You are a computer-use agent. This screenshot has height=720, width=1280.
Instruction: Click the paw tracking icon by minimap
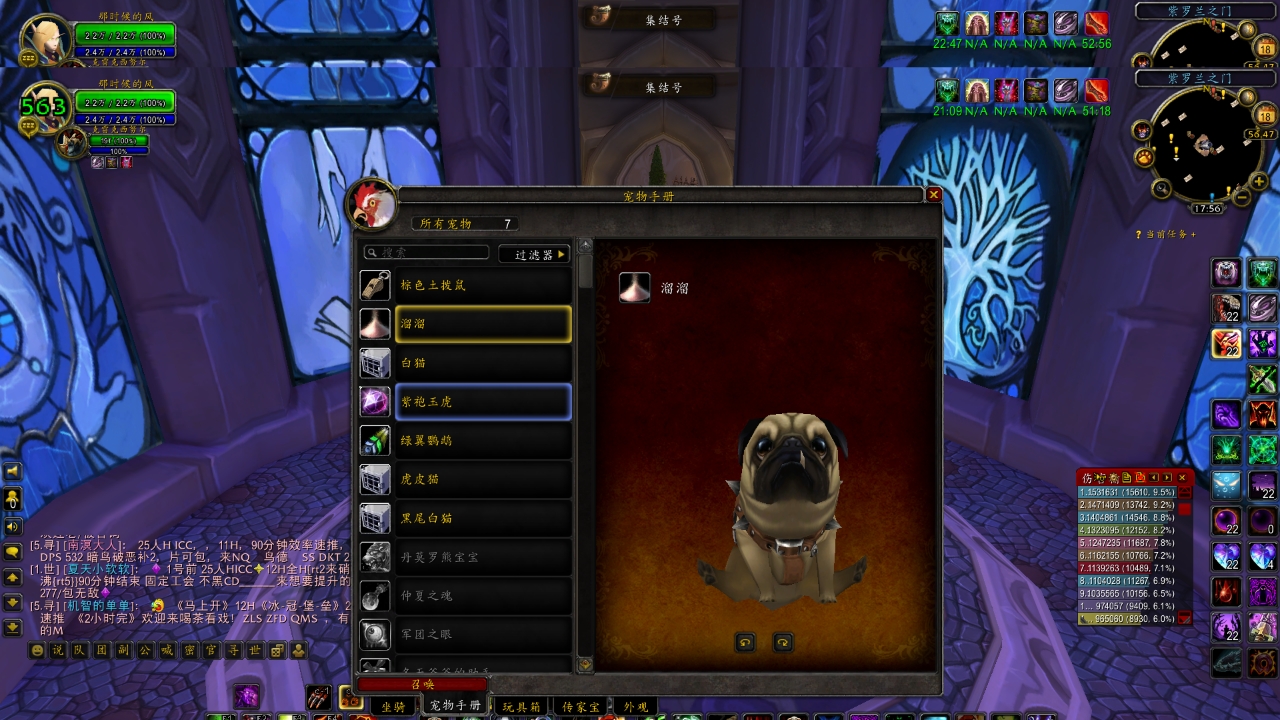coord(1144,157)
